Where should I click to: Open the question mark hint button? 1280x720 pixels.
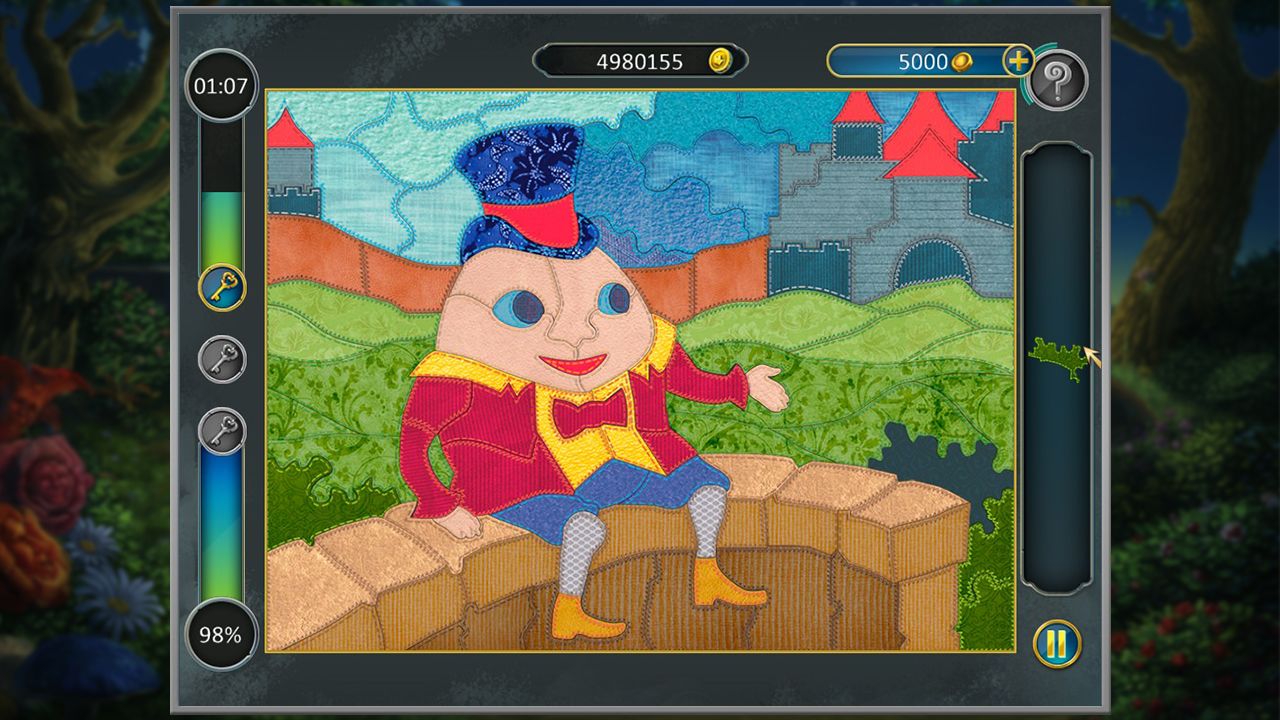1057,80
